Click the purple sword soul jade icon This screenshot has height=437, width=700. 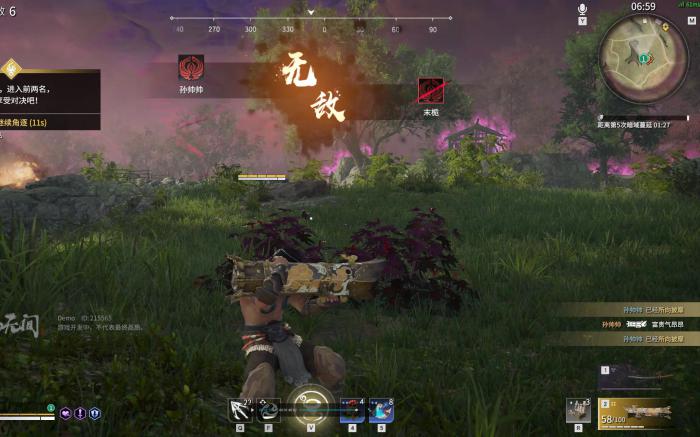80,413
